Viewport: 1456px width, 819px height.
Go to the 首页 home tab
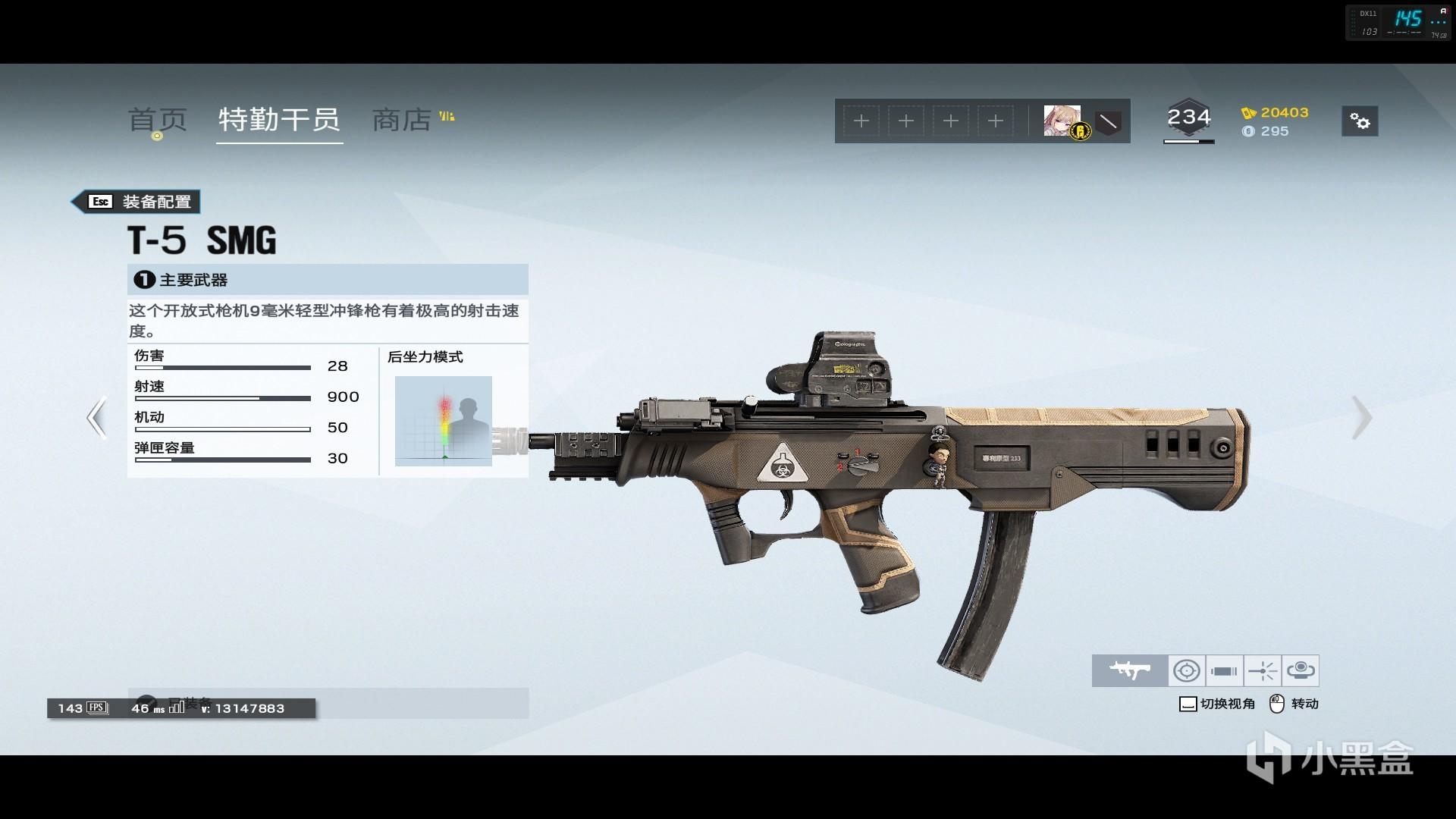(x=157, y=120)
